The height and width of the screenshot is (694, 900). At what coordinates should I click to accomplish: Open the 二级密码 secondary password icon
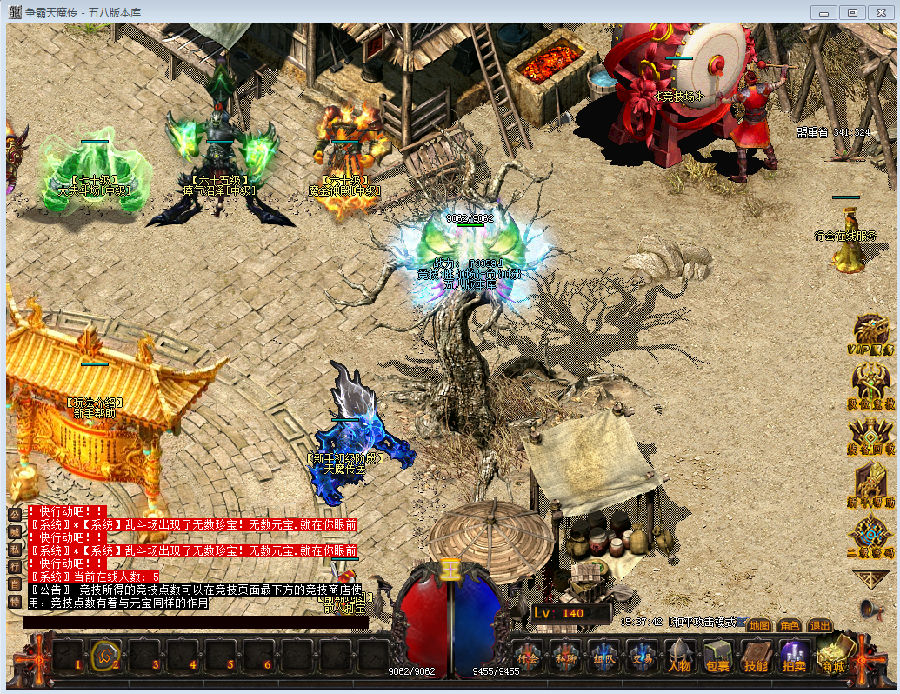point(872,538)
